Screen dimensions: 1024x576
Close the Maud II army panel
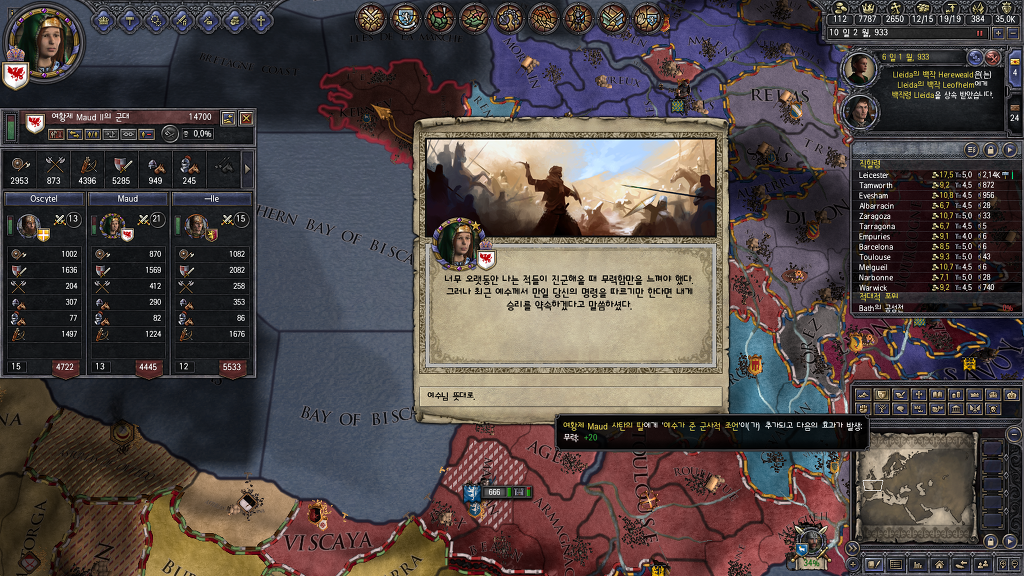pyautogui.click(x=246, y=118)
